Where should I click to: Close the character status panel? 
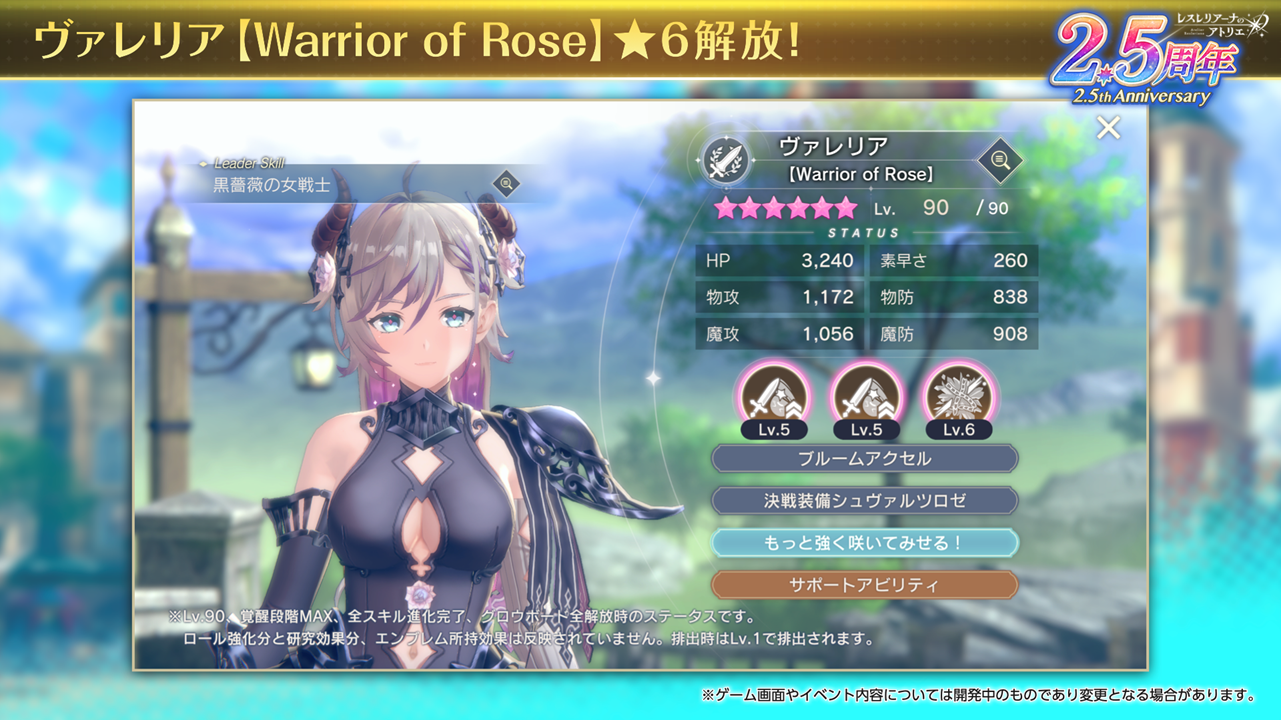(1108, 128)
